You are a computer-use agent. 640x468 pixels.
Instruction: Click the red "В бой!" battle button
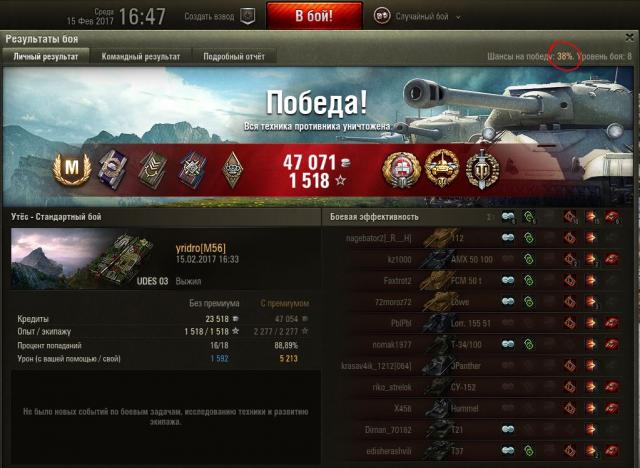pyautogui.click(x=314, y=16)
